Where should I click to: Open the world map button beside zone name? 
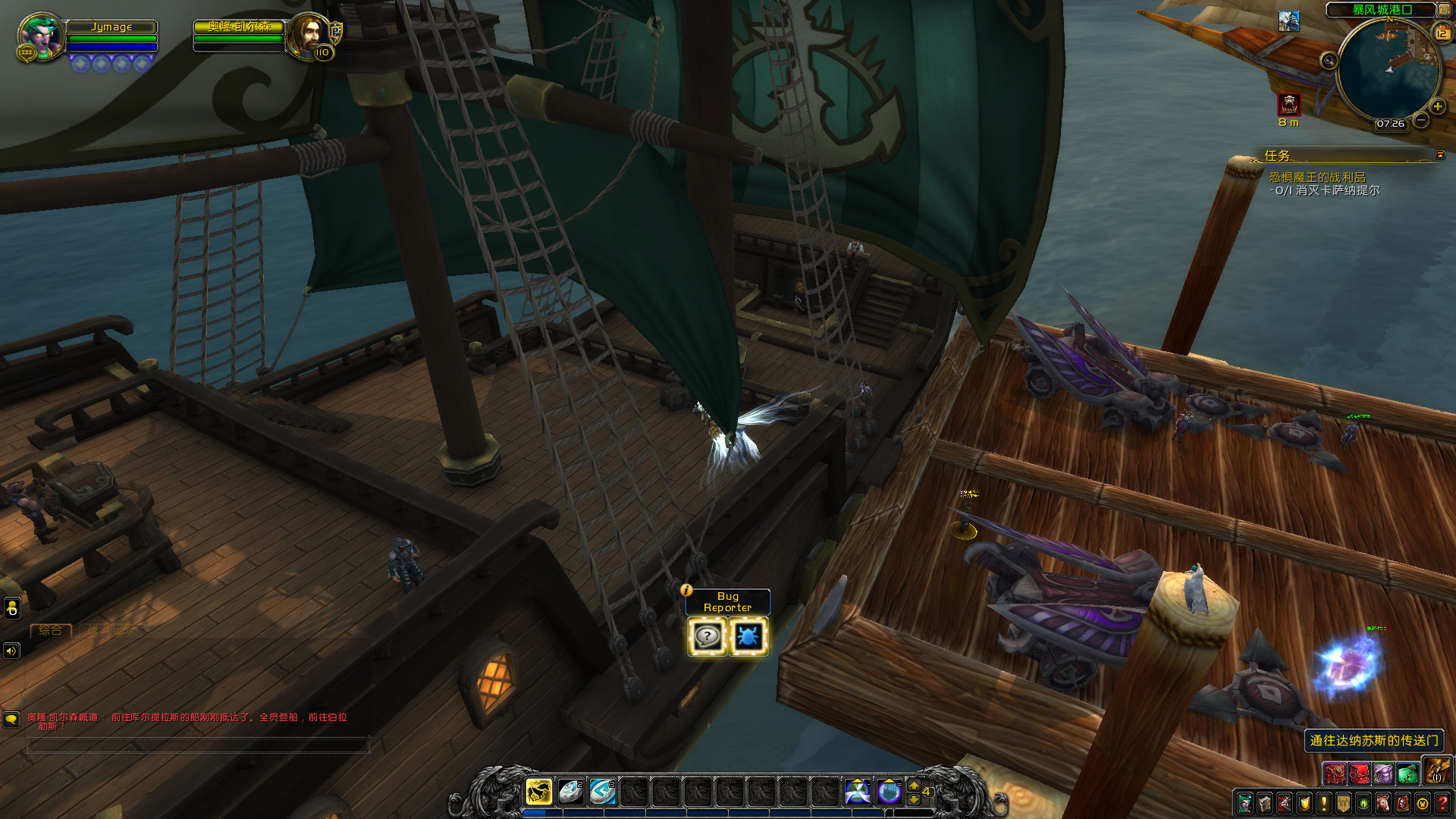pos(1444,10)
